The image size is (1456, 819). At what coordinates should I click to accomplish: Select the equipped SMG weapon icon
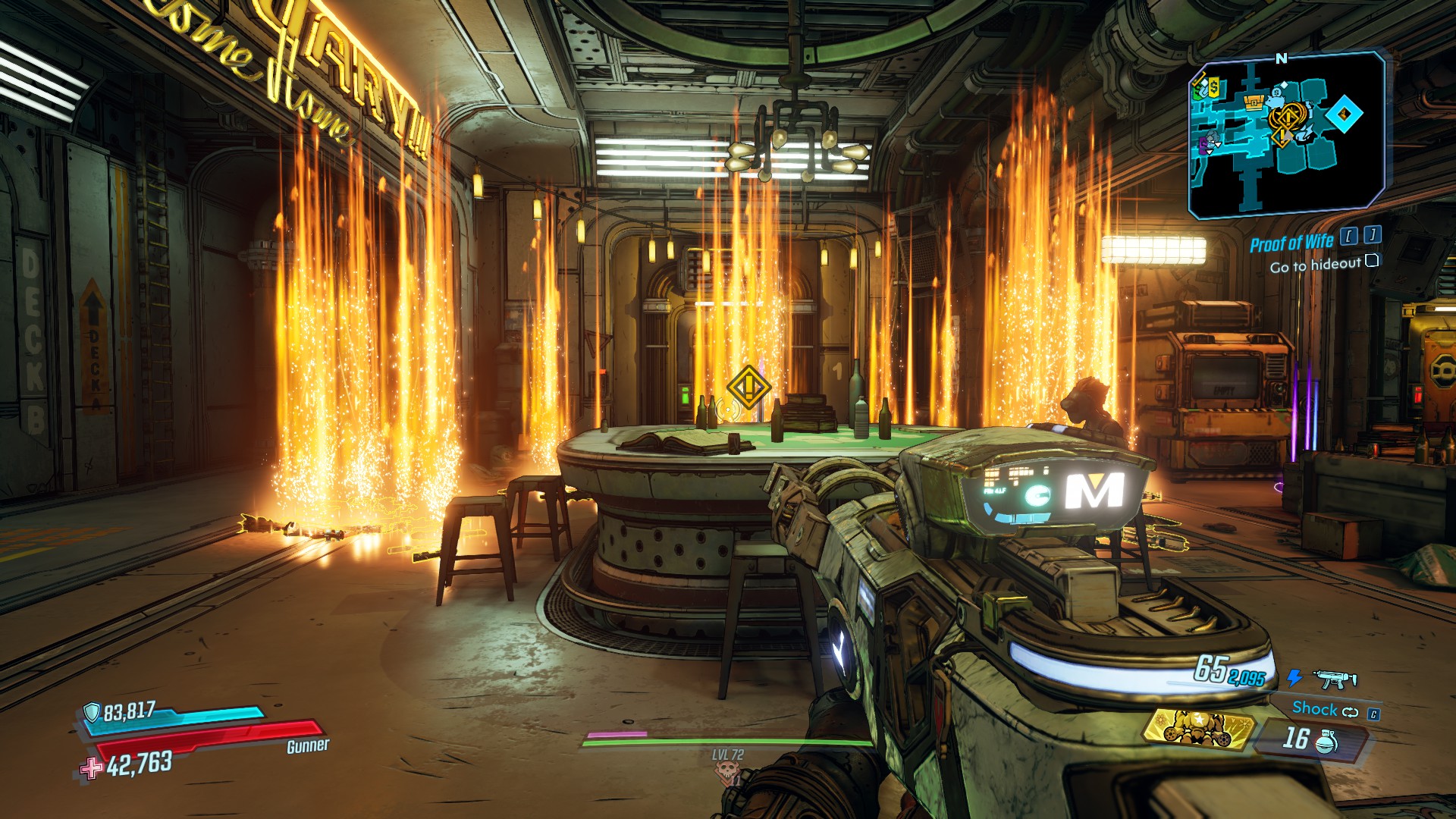point(1335,679)
